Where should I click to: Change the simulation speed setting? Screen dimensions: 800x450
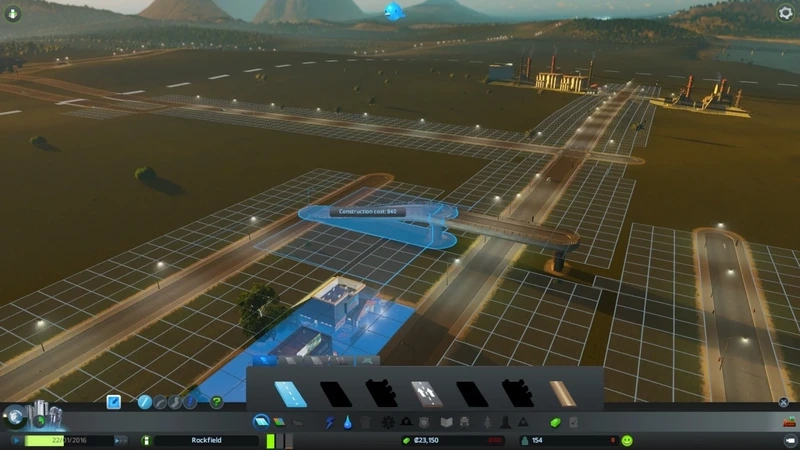click(x=121, y=440)
